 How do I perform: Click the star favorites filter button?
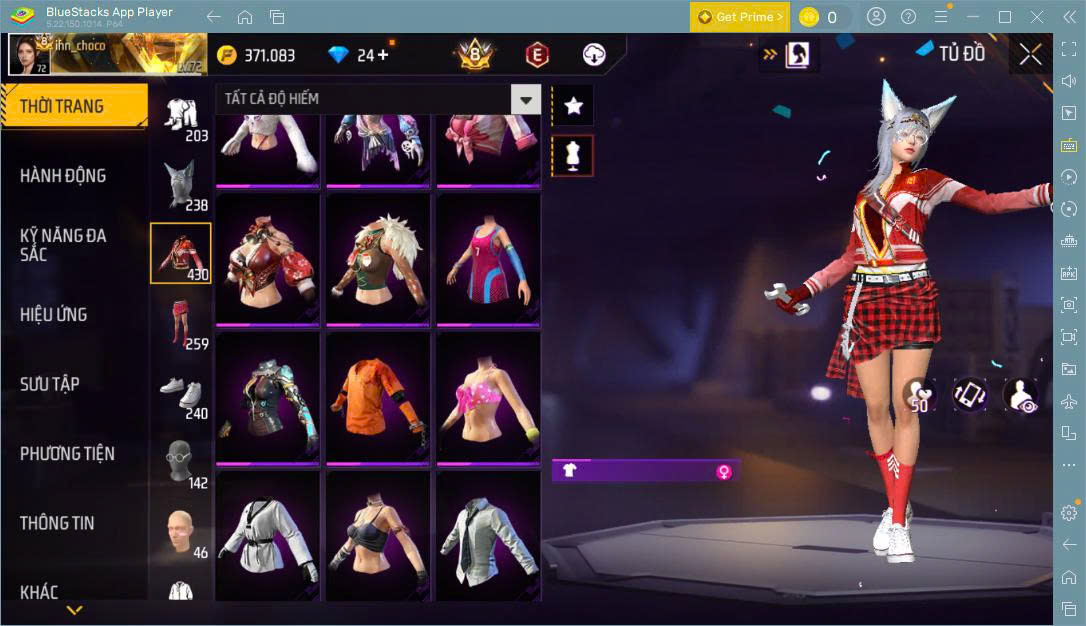pos(573,105)
